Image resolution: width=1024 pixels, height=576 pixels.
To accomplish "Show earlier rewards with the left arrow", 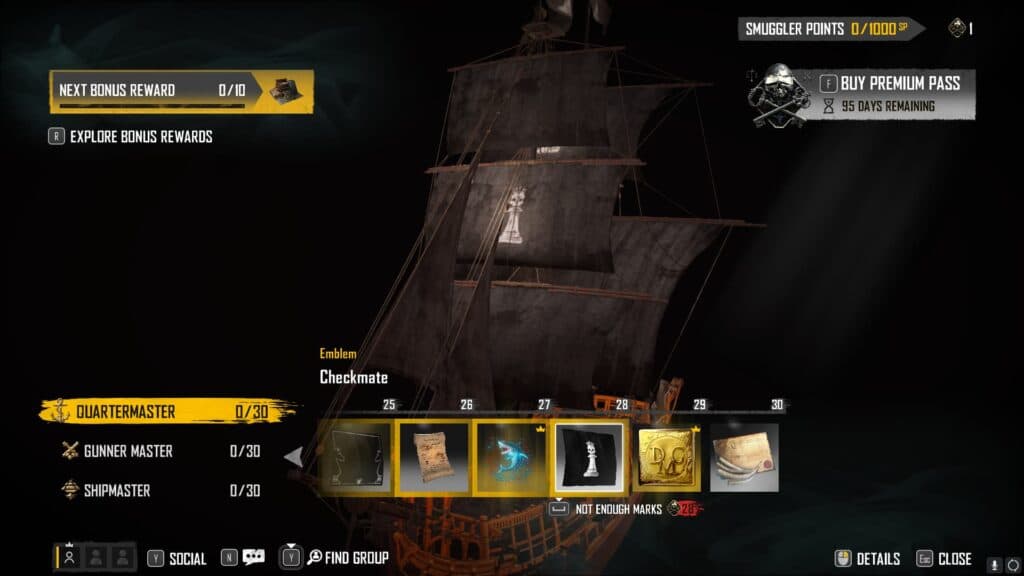I will (294, 457).
